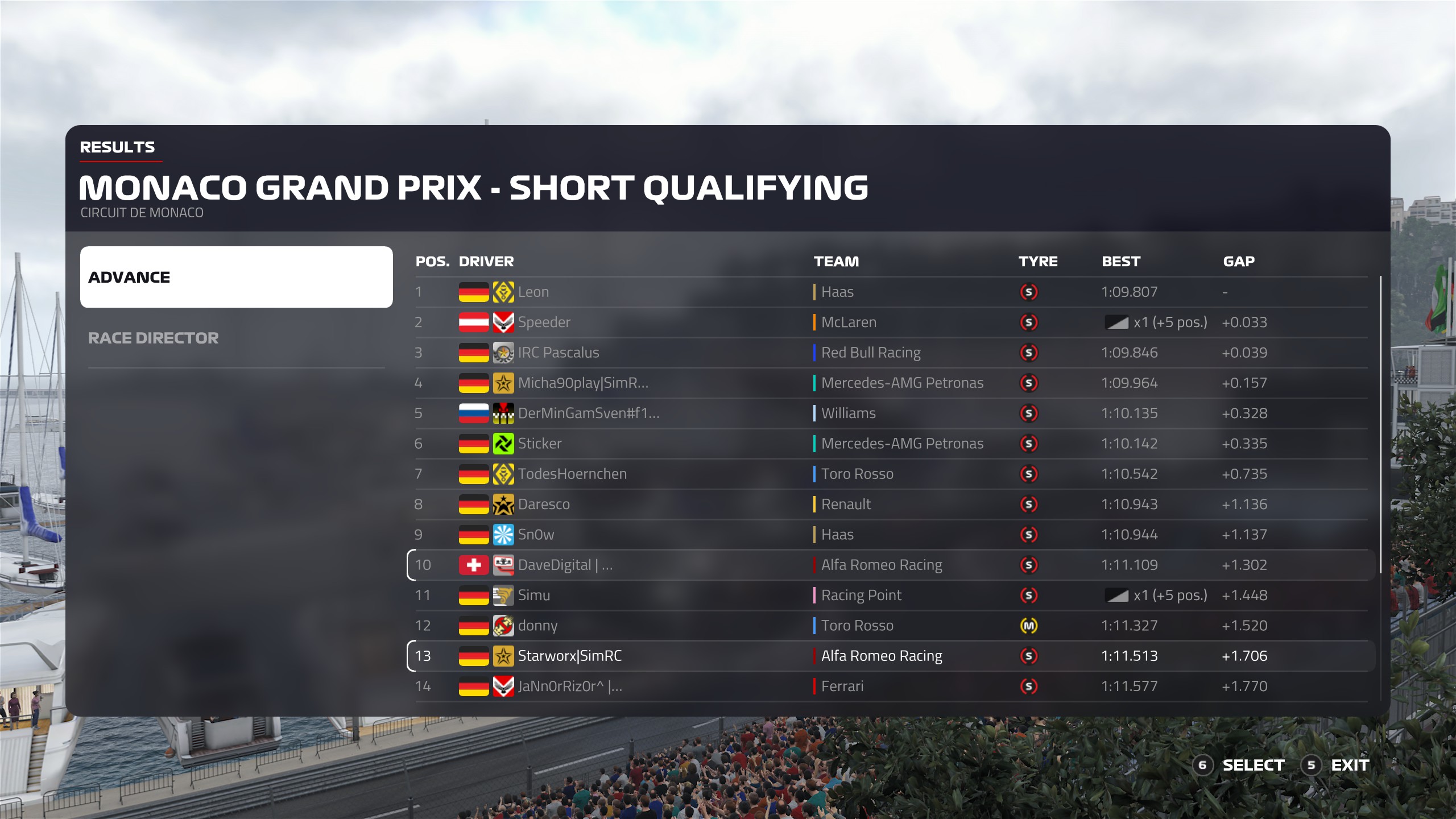Viewport: 1456px width, 819px height.
Task: Choose Speeder's McLaren result row
Action: pyautogui.click(x=891, y=322)
